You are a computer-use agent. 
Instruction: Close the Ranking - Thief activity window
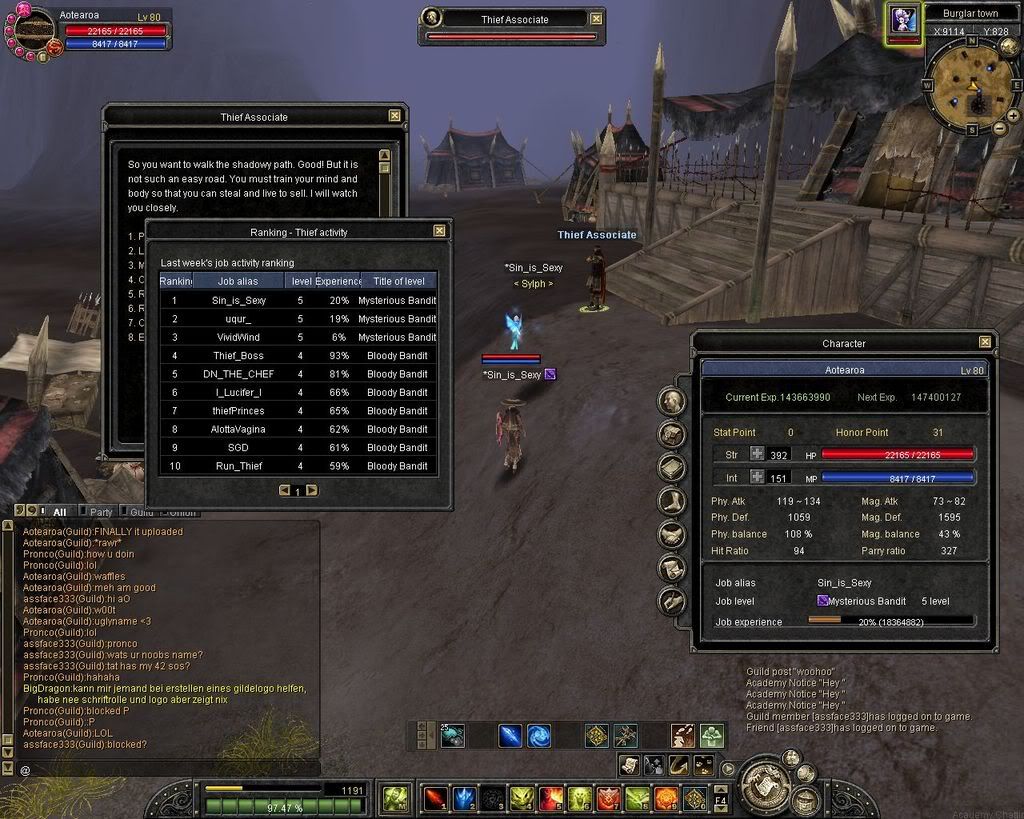click(439, 231)
